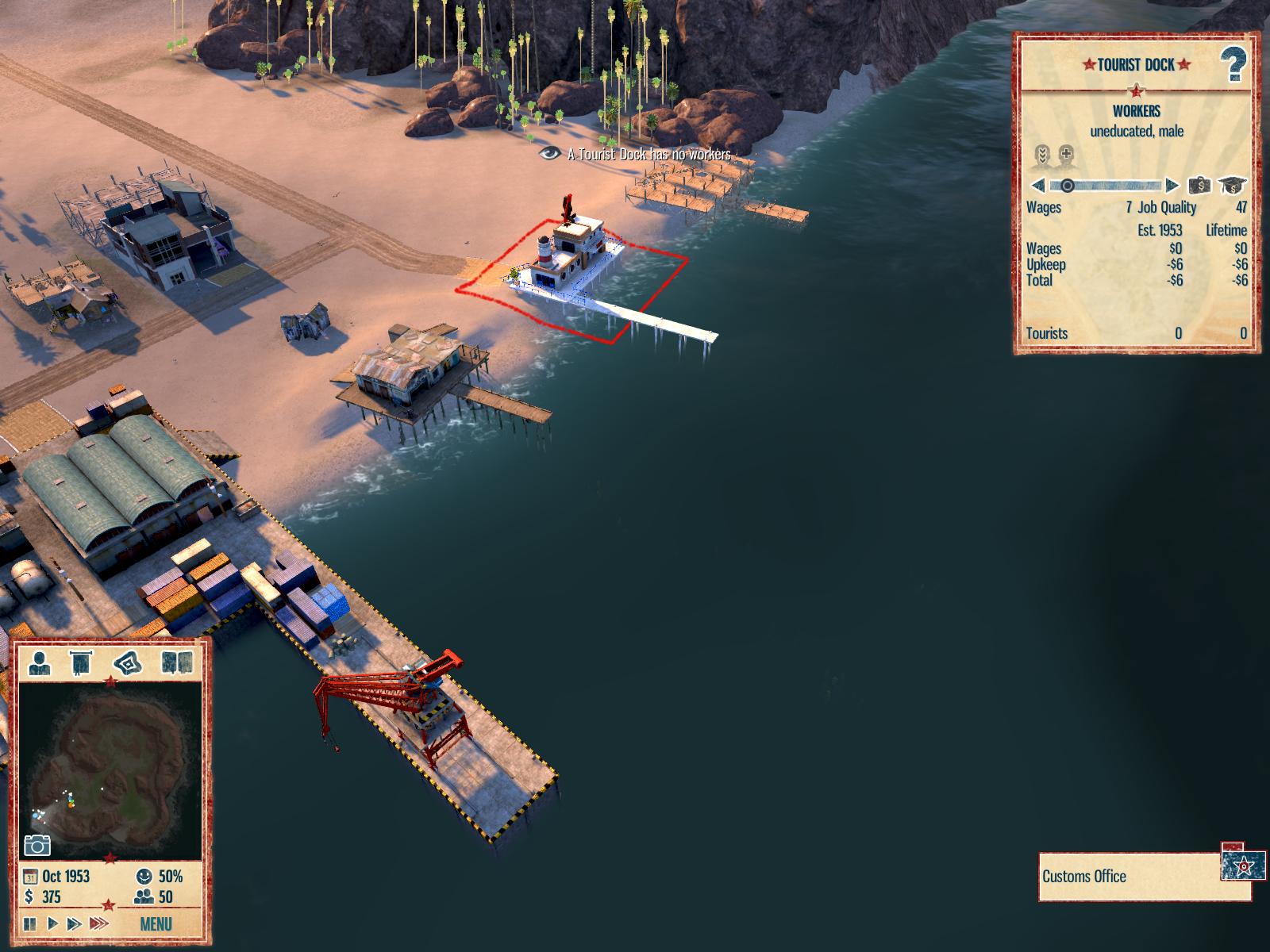Click the star folder icon
This screenshot has width=1270, height=952.
[1243, 865]
